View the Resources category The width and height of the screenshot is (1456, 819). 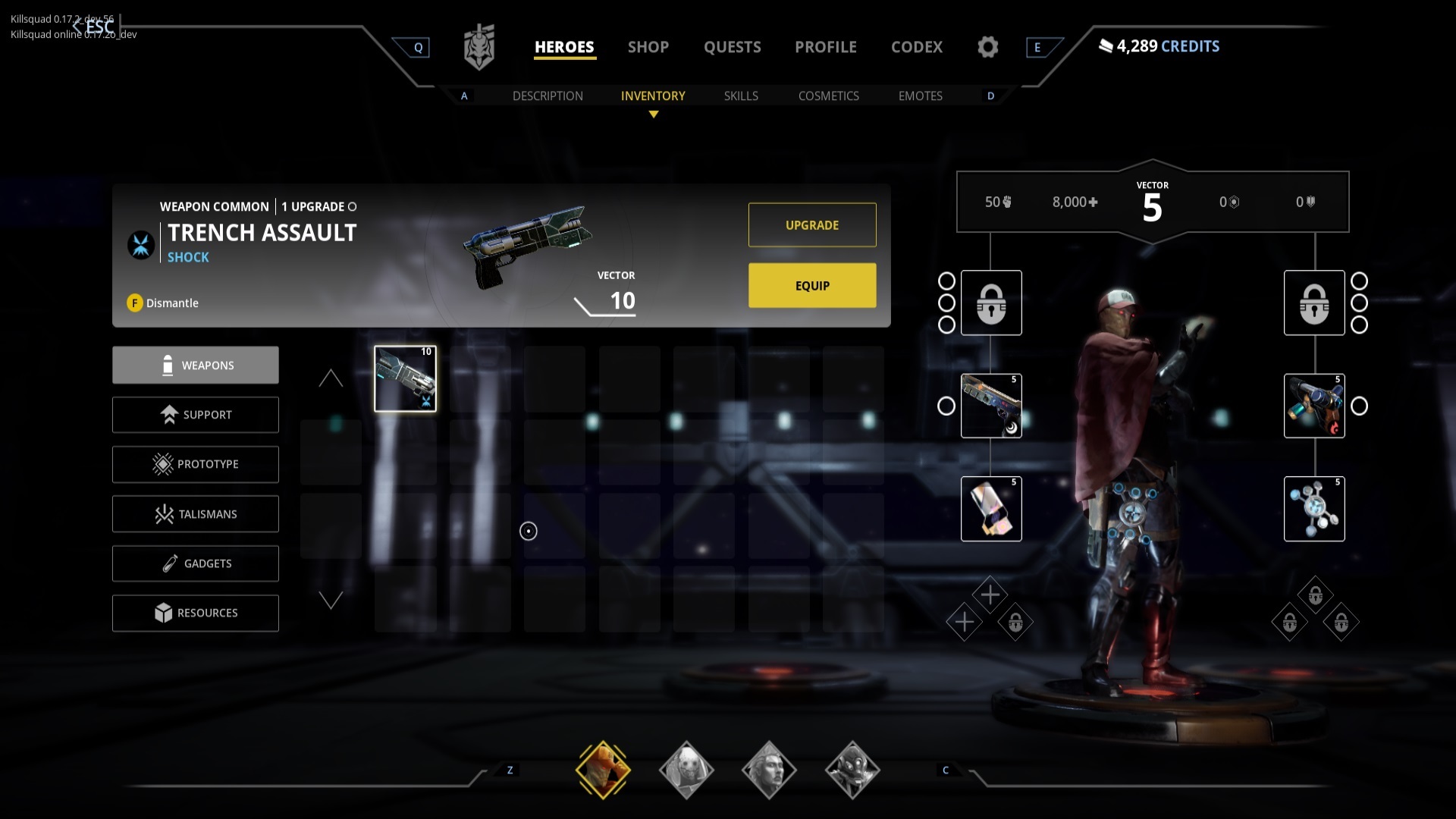196,613
